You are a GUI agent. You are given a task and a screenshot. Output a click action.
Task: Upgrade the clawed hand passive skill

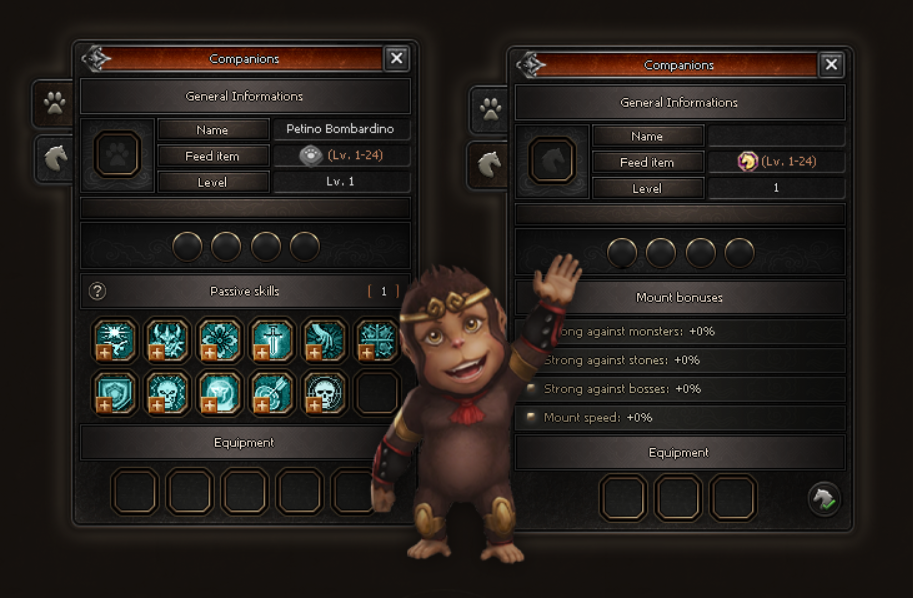(x=312, y=351)
